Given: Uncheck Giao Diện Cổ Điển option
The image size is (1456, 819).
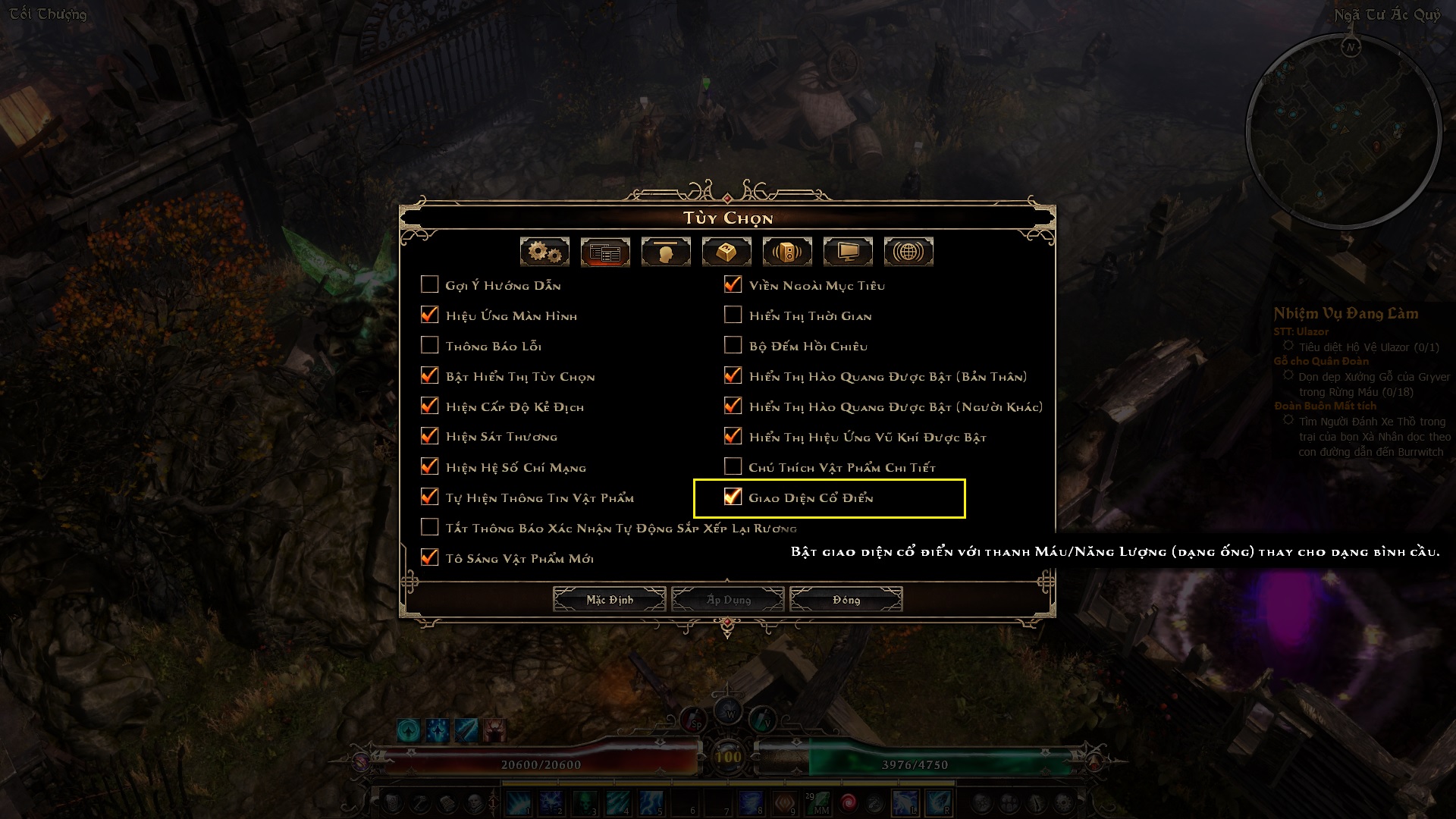Looking at the screenshot, I should click(x=733, y=497).
